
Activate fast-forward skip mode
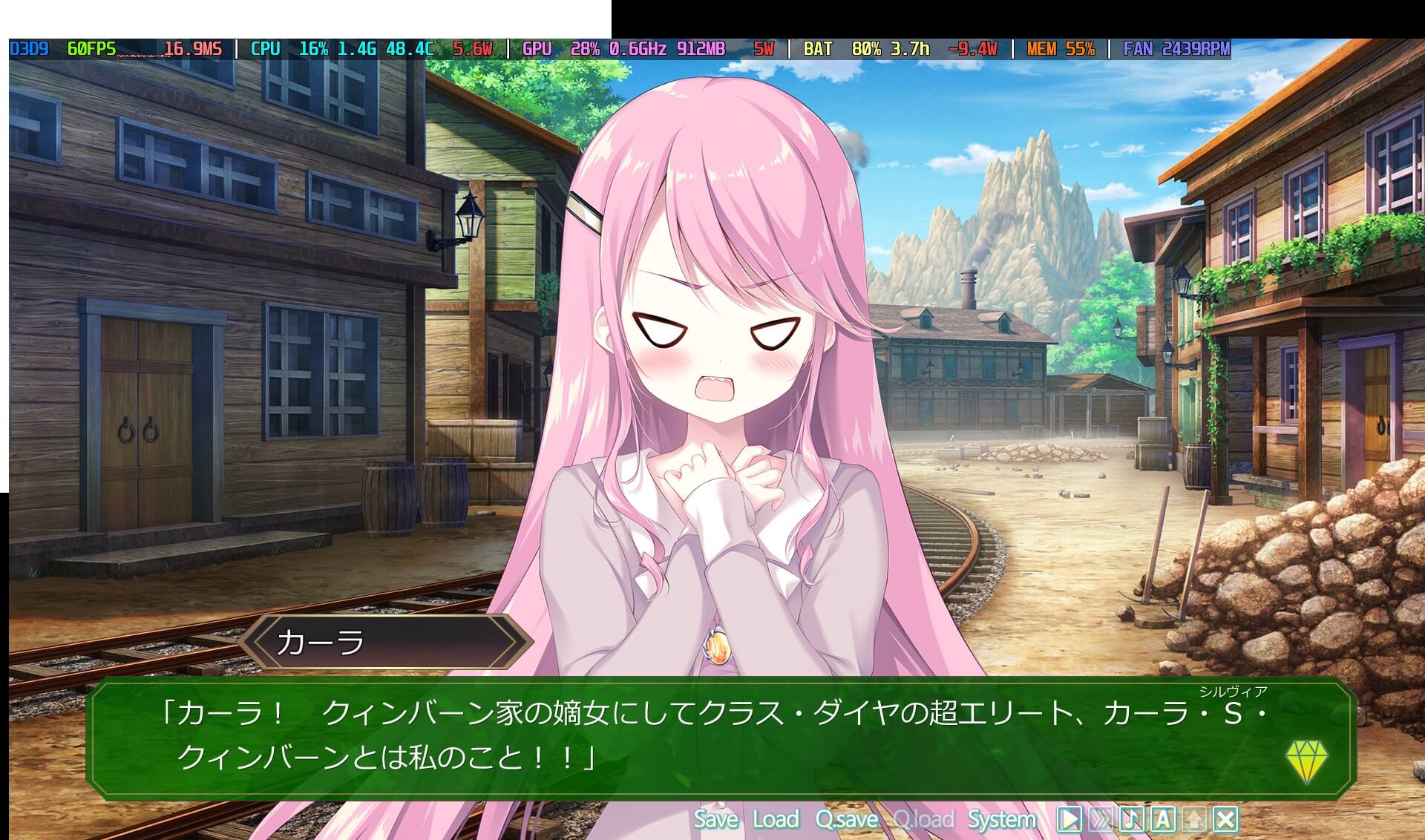(1101, 819)
